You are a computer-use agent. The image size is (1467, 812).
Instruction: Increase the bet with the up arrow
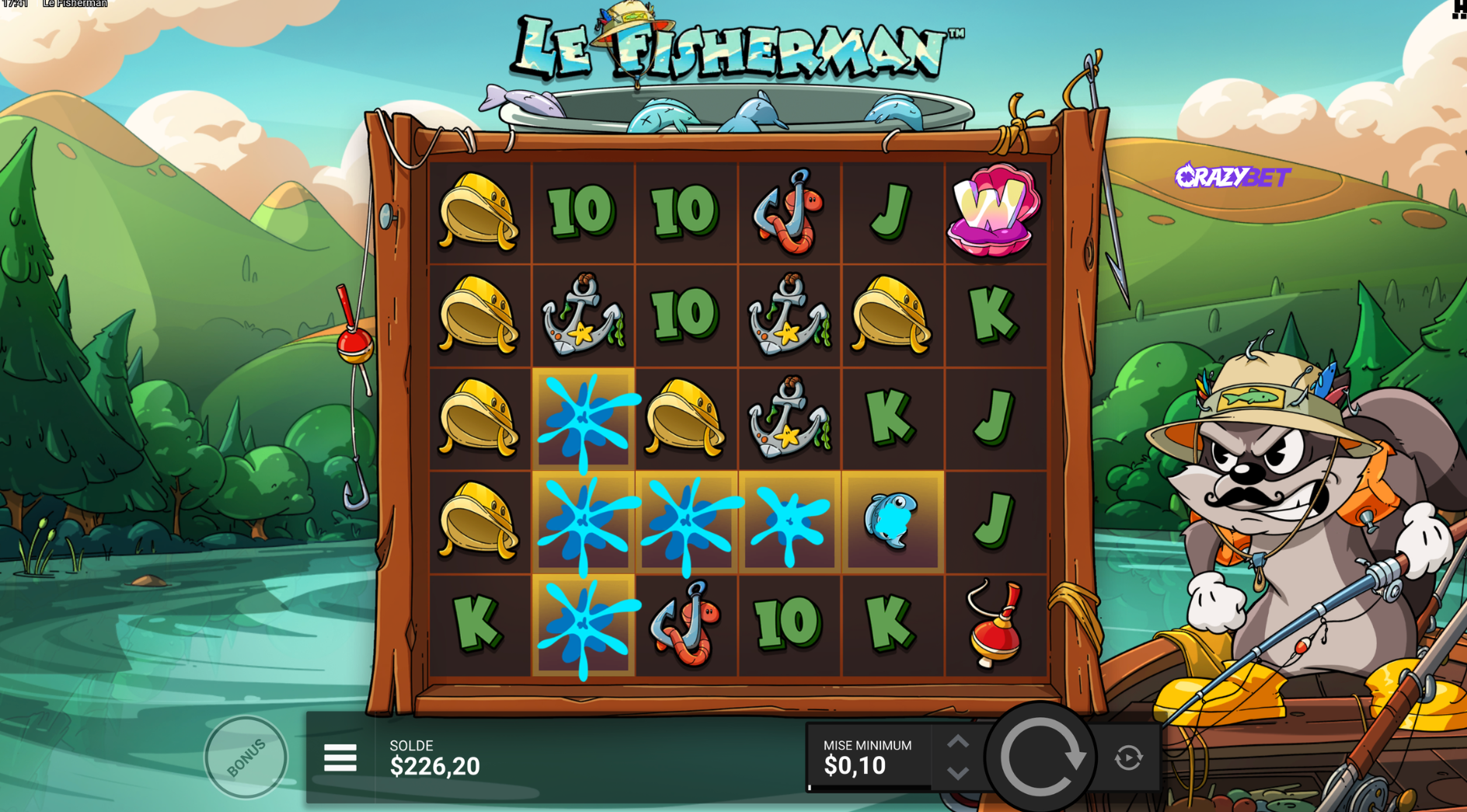958,742
